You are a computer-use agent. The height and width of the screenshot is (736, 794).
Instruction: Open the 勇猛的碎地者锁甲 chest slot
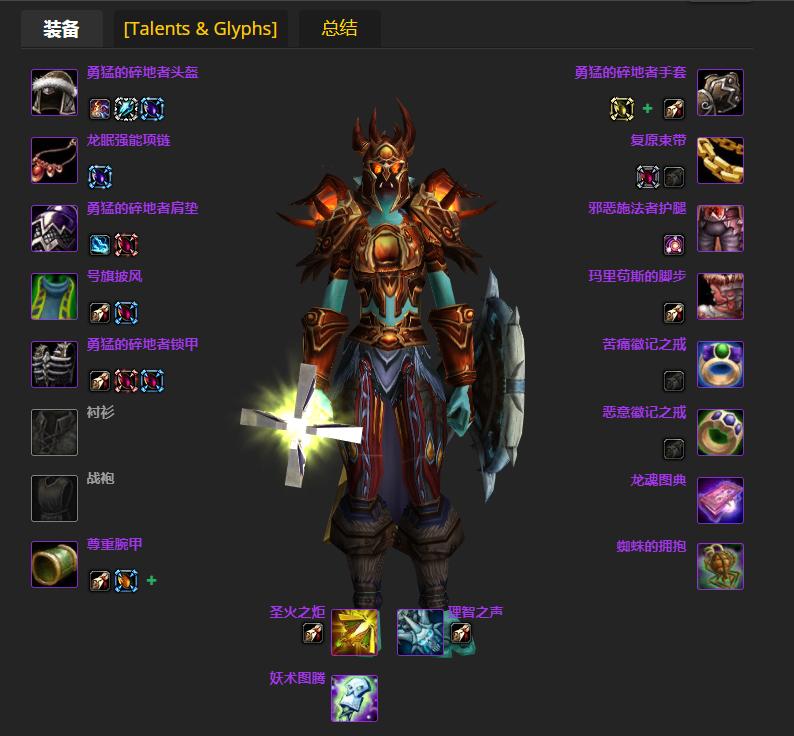[54, 364]
